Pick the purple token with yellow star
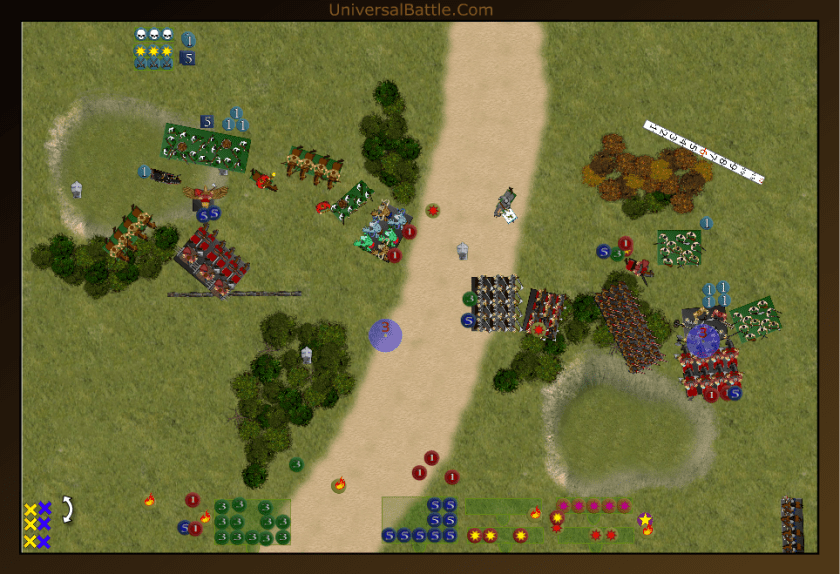 click(x=645, y=519)
